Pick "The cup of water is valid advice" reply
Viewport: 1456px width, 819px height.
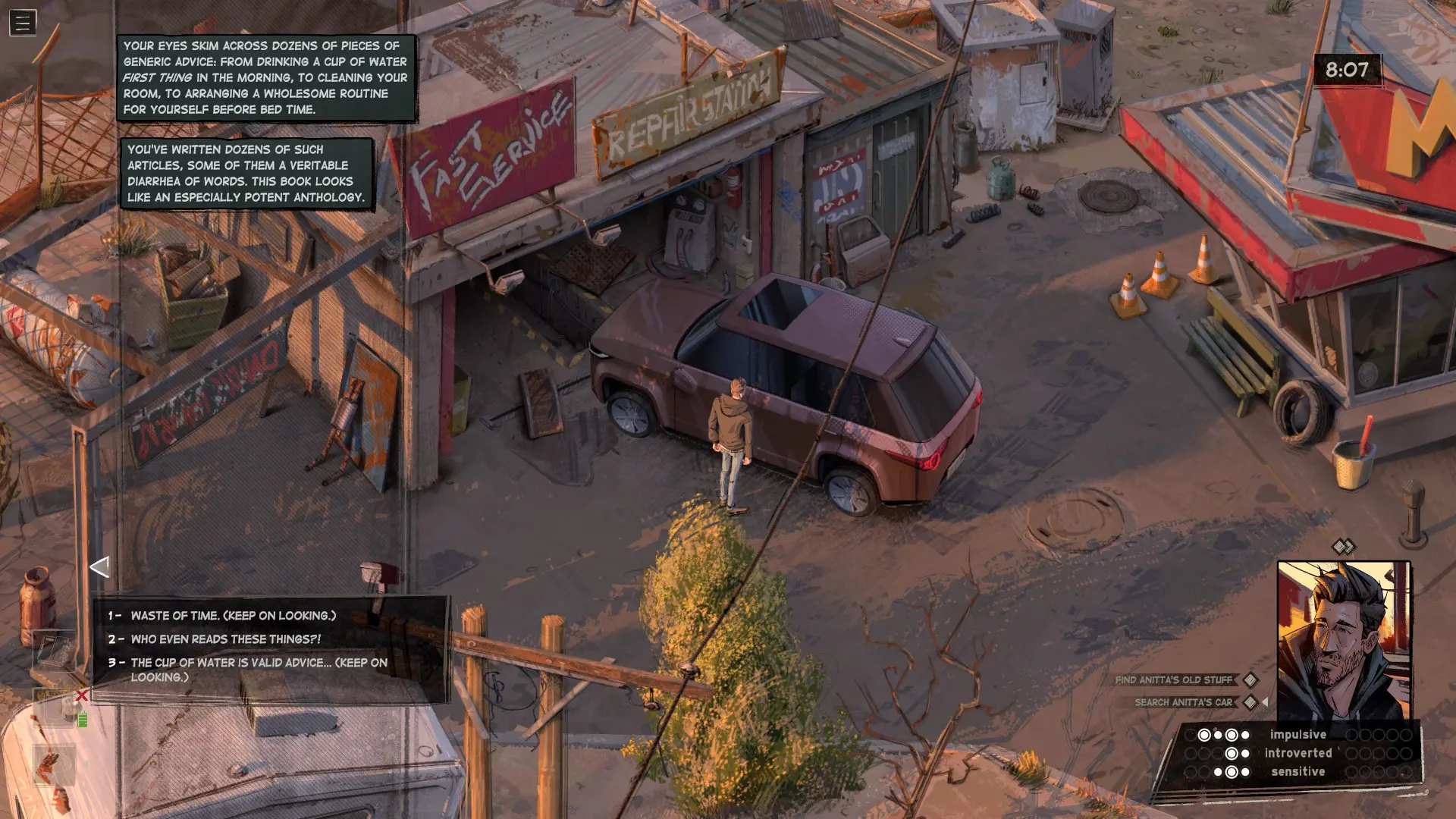pos(259,669)
